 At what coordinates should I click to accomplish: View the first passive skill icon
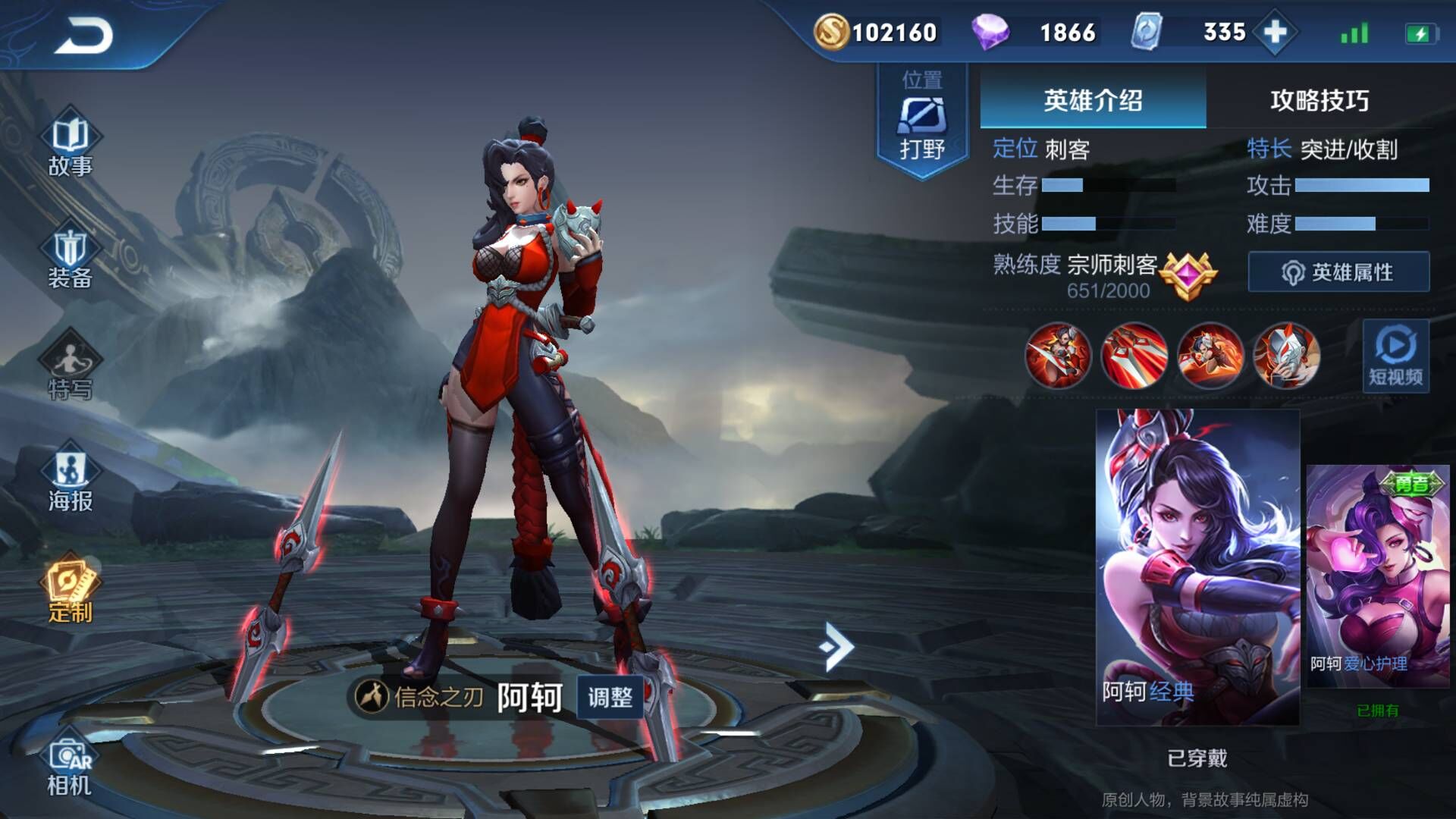1058,356
